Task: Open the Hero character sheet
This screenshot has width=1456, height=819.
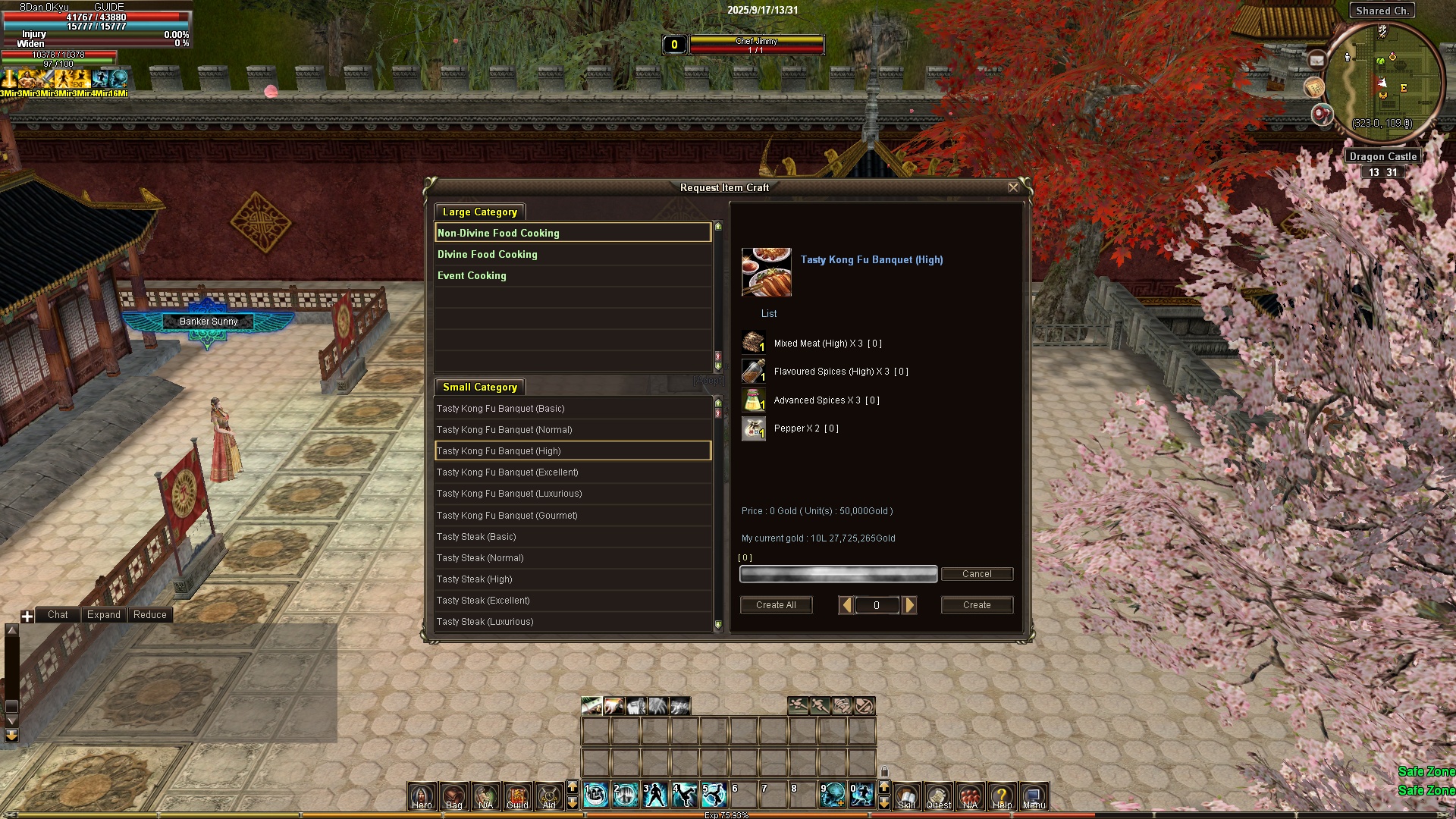Action: (x=422, y=796)
